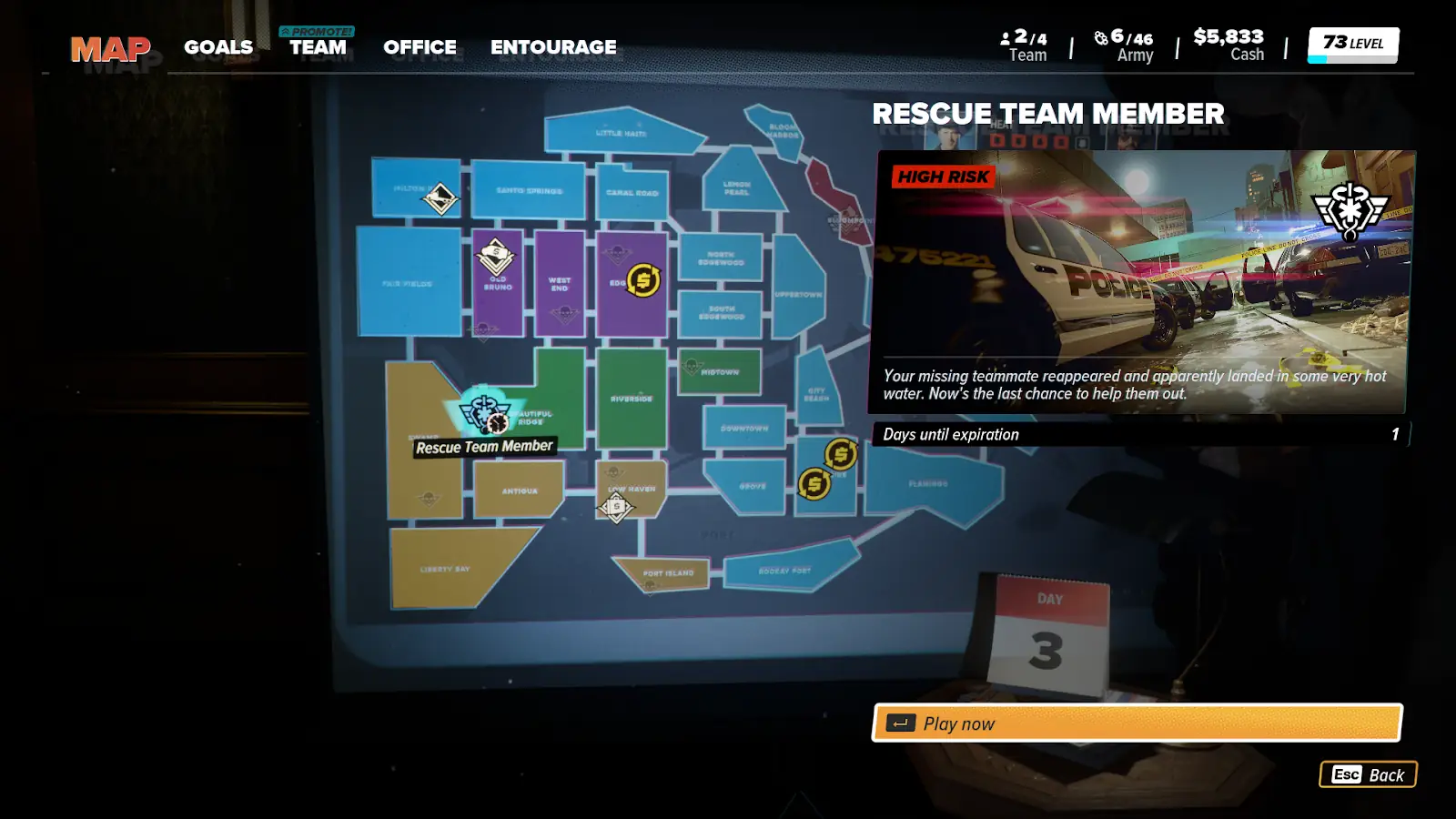This screenshot has width=1456, height=819.
Task: Click the Back button
Action: (x=1368, y=774)
